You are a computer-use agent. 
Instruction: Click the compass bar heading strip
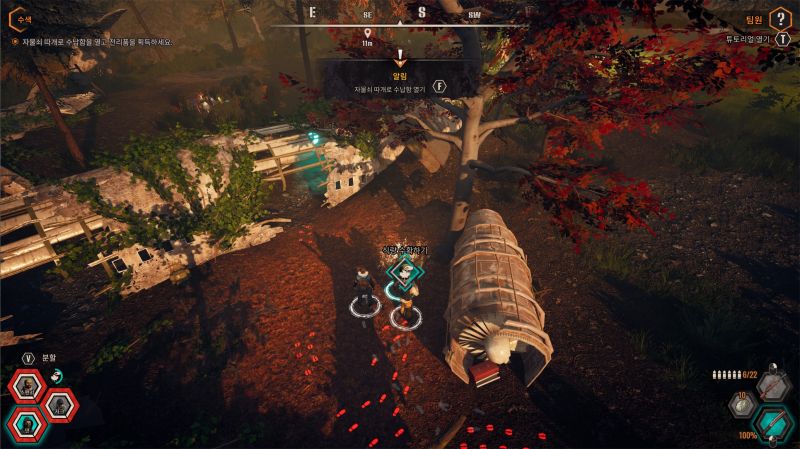tap(399, 14)
